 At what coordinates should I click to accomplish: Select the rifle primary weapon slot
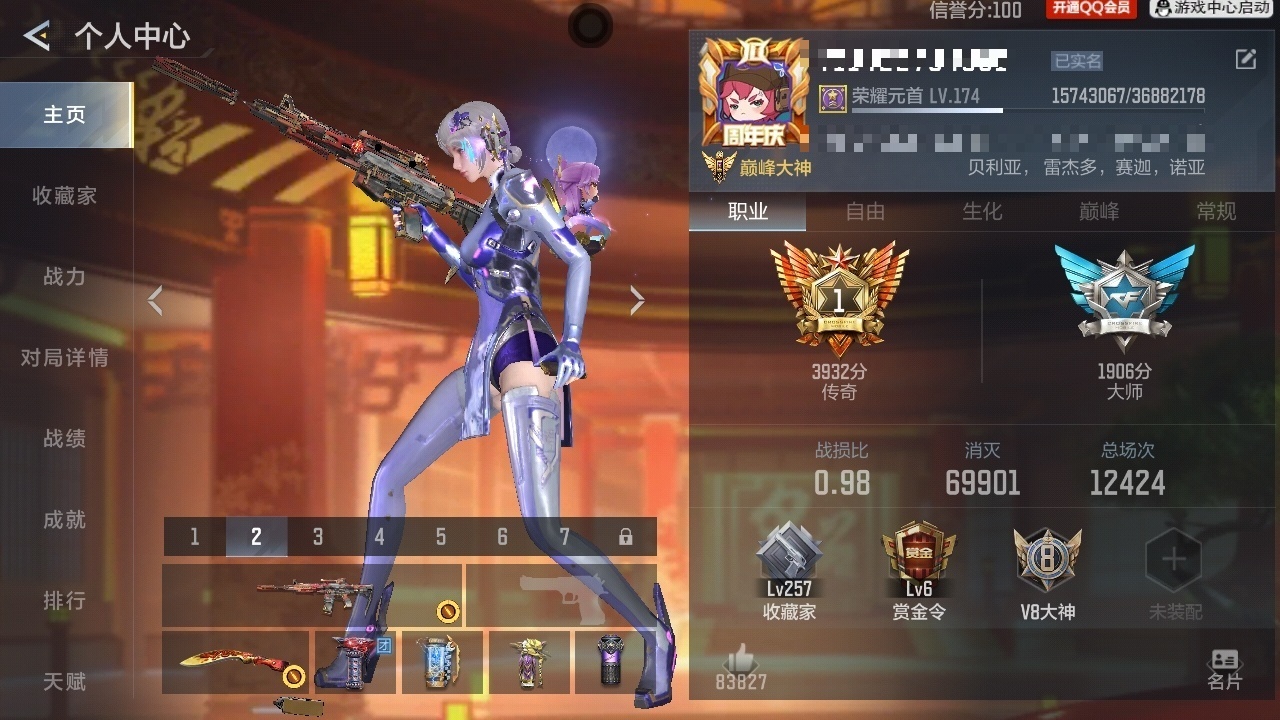tap(312, 595)
